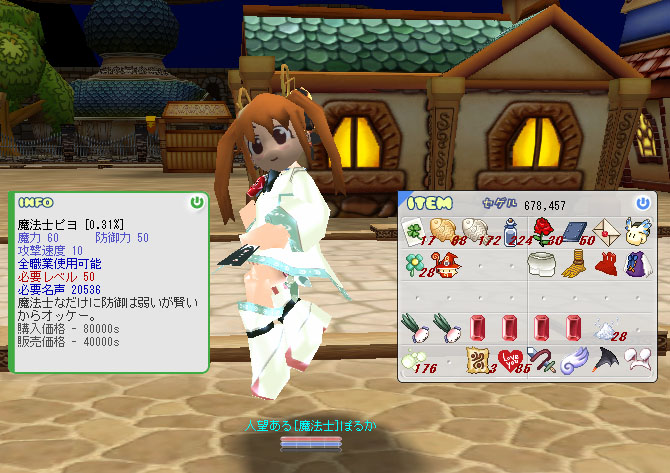670x473 pixels.
Task: Select the red rose item
Action: coord(542,231)
